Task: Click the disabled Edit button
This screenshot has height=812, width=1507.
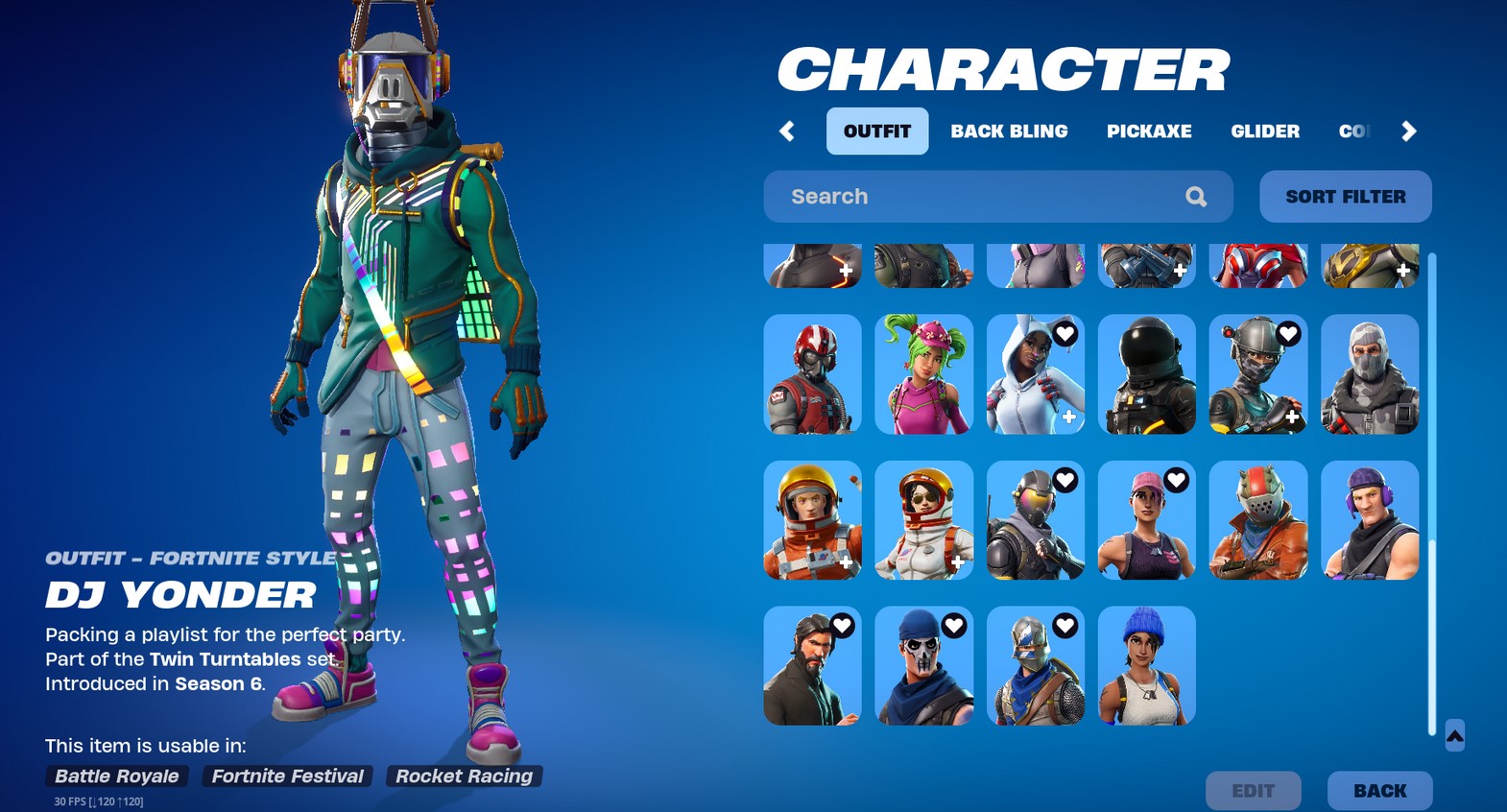Action: point(1255,790)
